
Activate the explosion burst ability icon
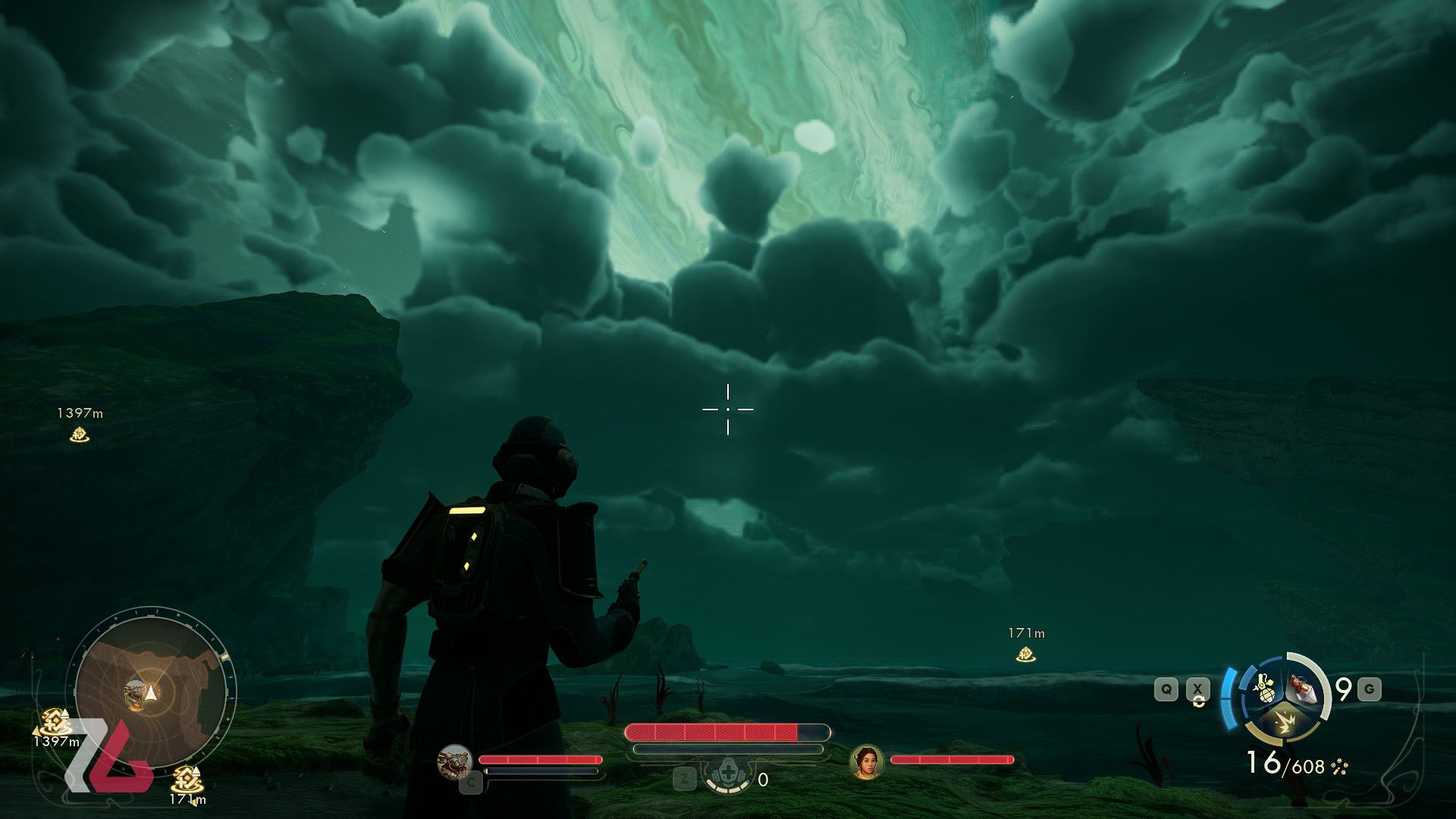point(1284,722)
